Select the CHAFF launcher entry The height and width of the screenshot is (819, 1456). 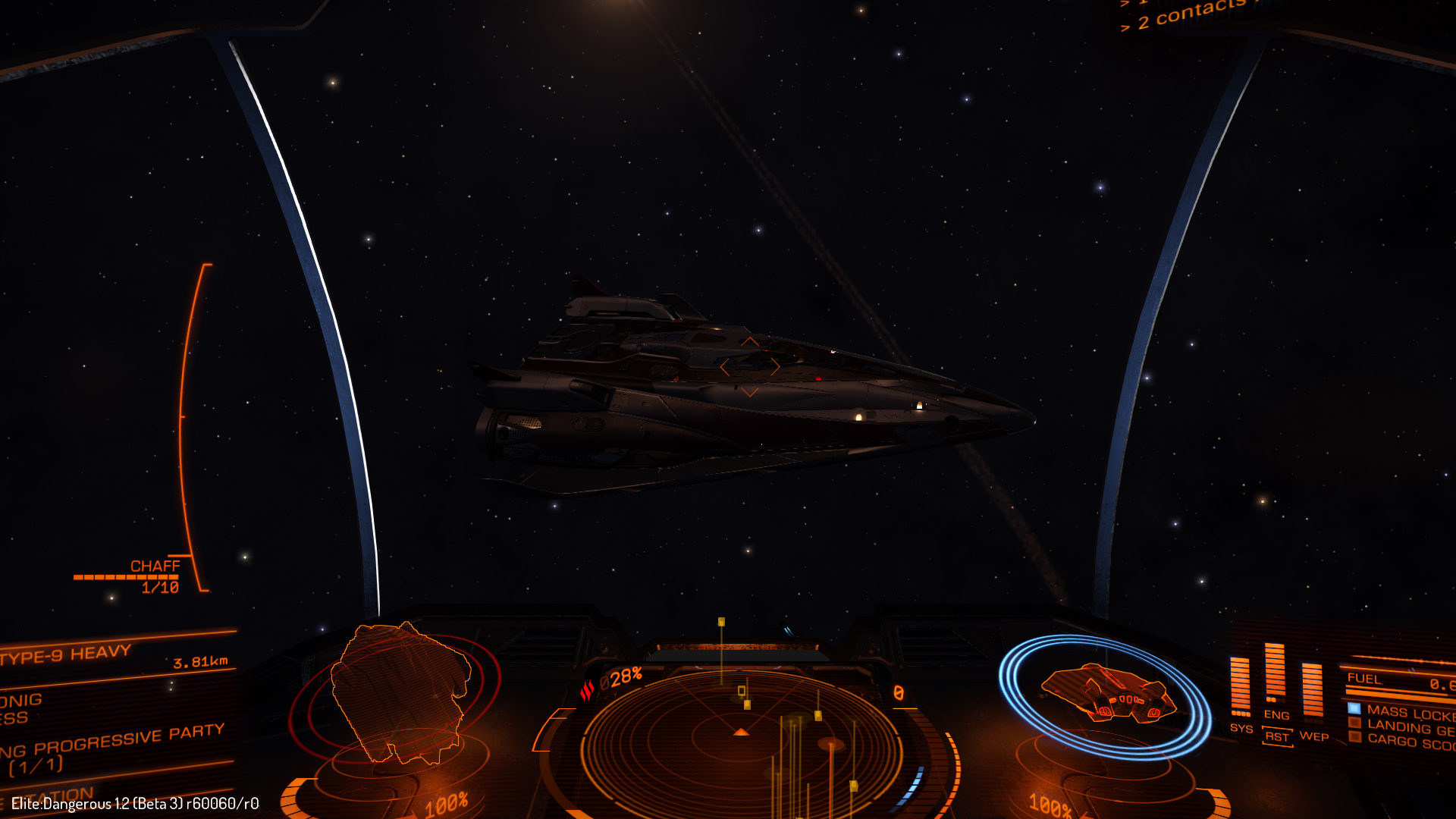tap(155, 566)
